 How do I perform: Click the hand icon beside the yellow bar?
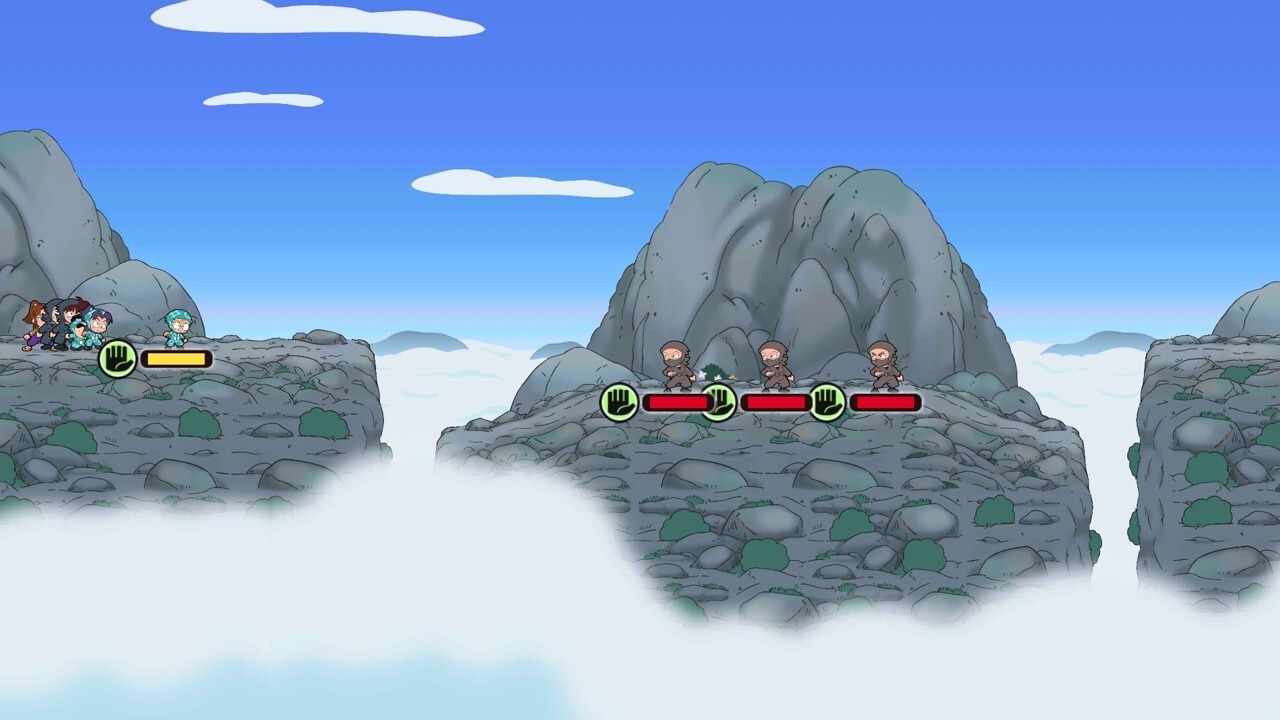click(x=117, y=358)
